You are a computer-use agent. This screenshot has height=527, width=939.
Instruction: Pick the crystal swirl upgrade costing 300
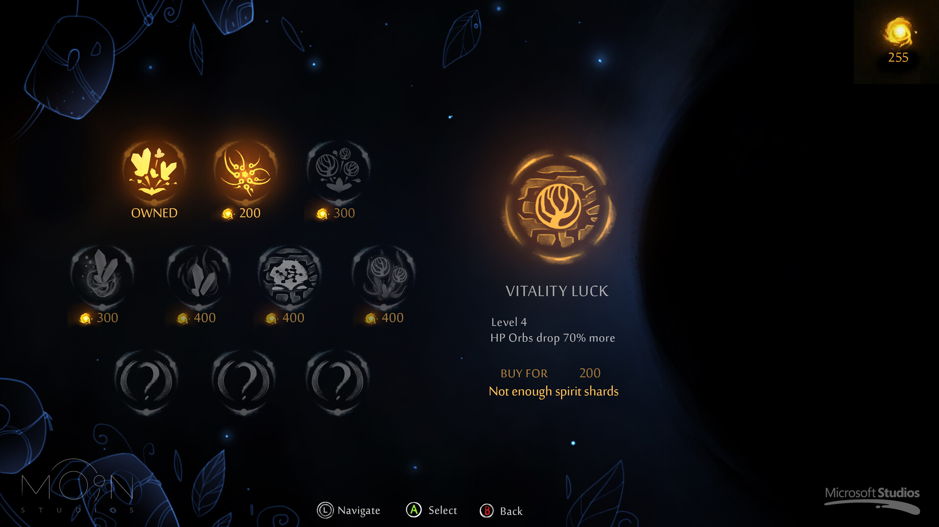click(x=102, y=275)
